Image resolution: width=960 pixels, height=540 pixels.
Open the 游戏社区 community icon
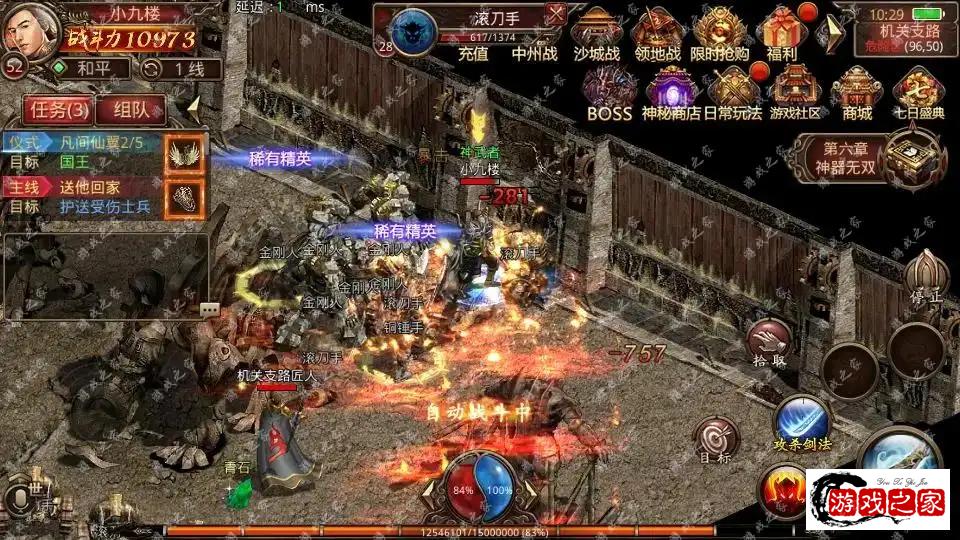[x=796, y=91]
